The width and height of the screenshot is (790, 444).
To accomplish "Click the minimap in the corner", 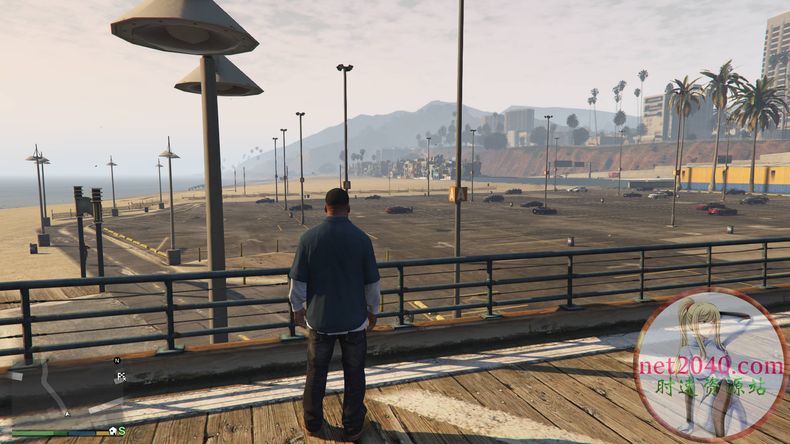I will tap(65, 393).
